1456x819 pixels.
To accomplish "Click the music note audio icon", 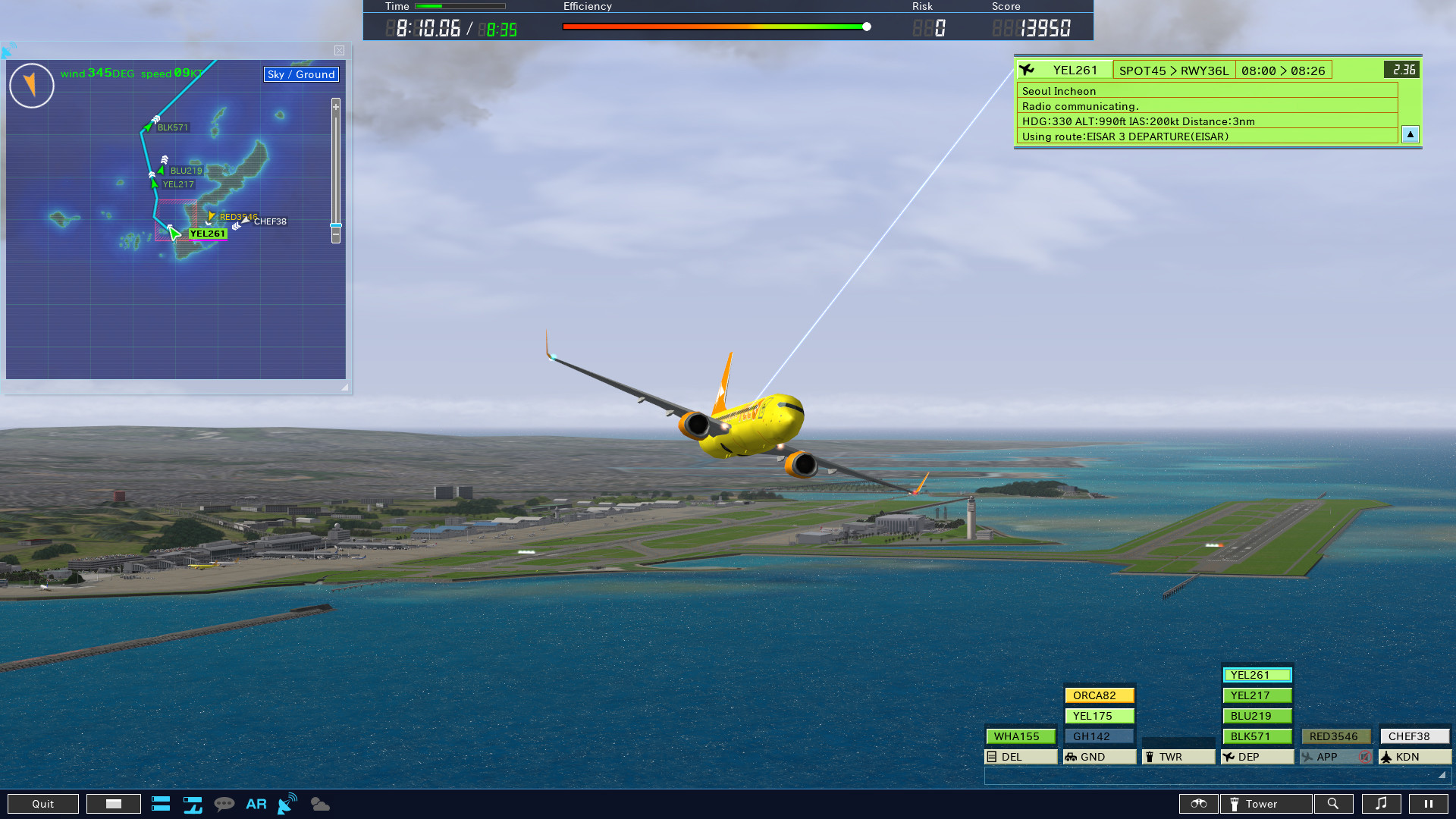I will tap(1382, 804).
